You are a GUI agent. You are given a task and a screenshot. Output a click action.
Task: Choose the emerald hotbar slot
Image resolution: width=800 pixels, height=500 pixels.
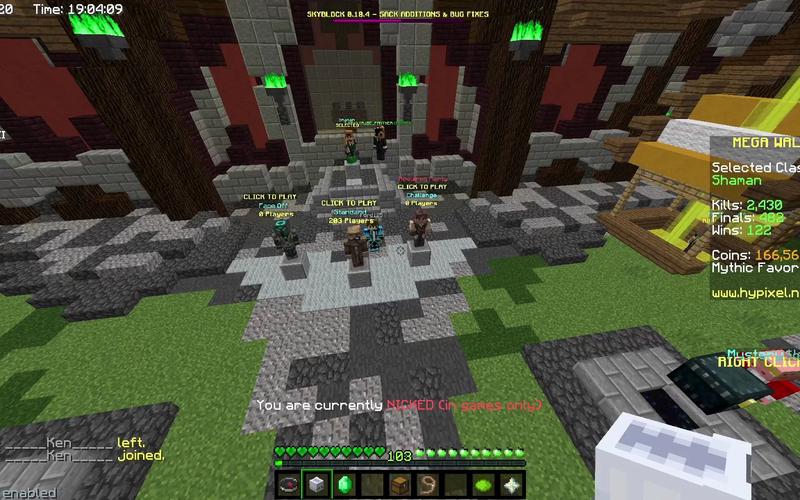click(x=345, y=485)
